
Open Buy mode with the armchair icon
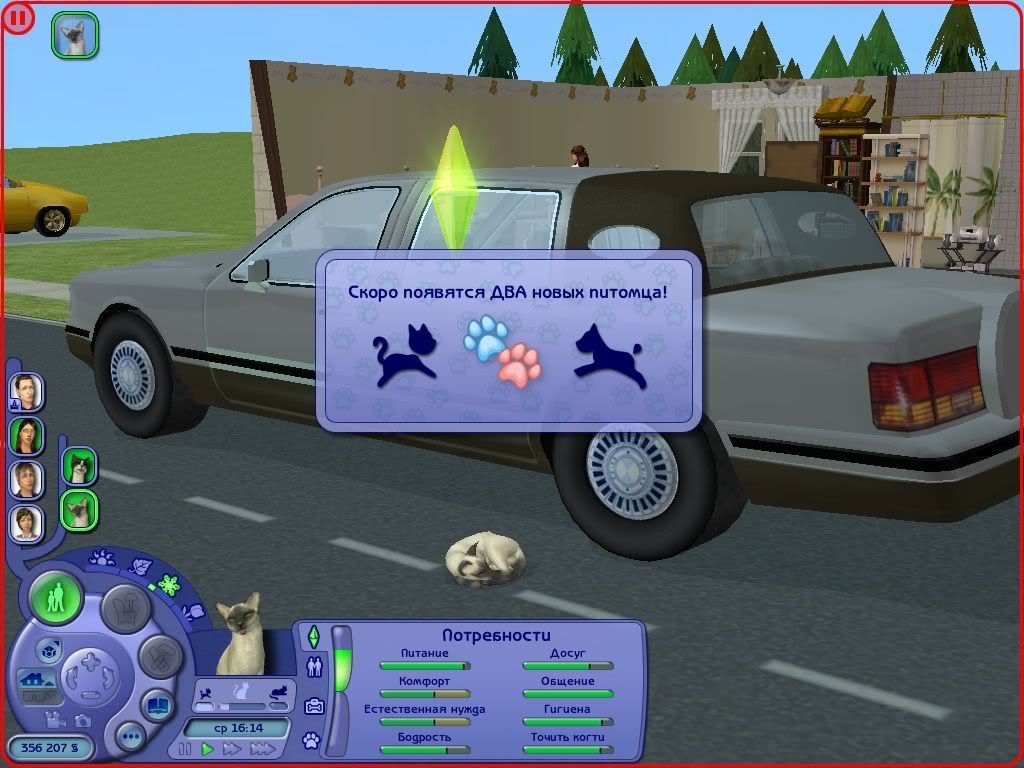click(127, 606)
